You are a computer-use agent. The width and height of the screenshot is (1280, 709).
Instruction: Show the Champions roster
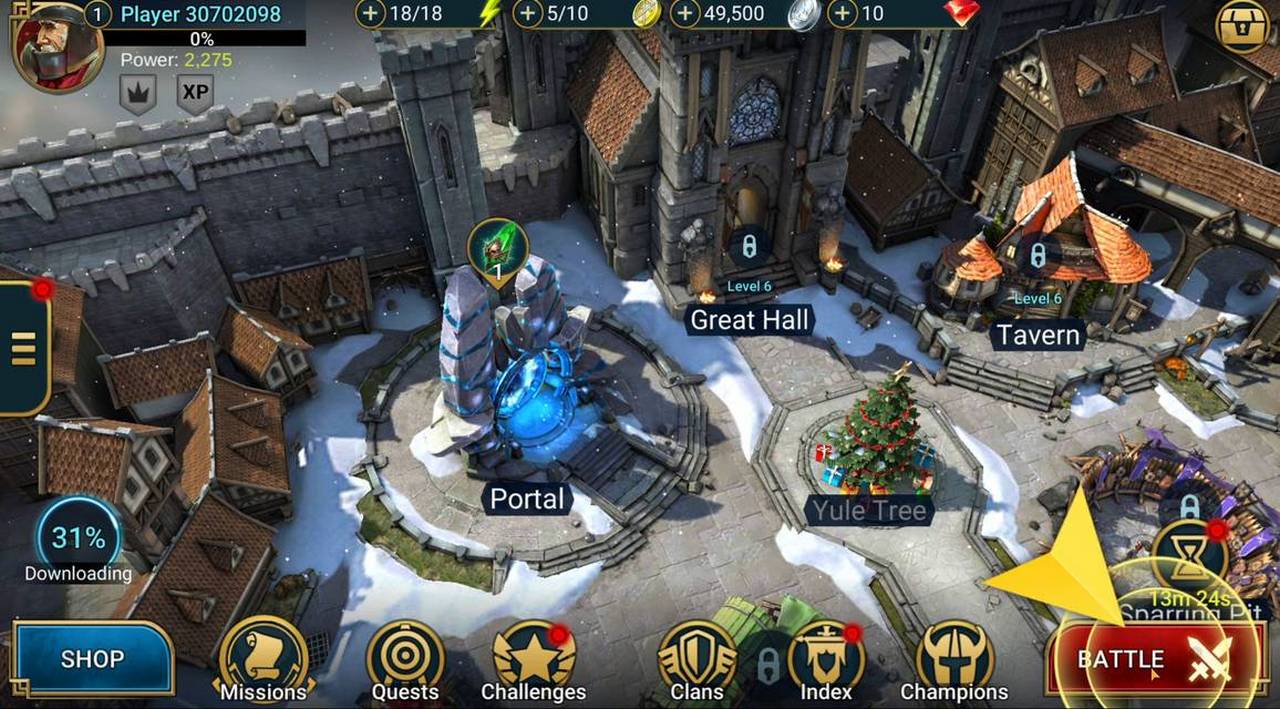(954, 660)
